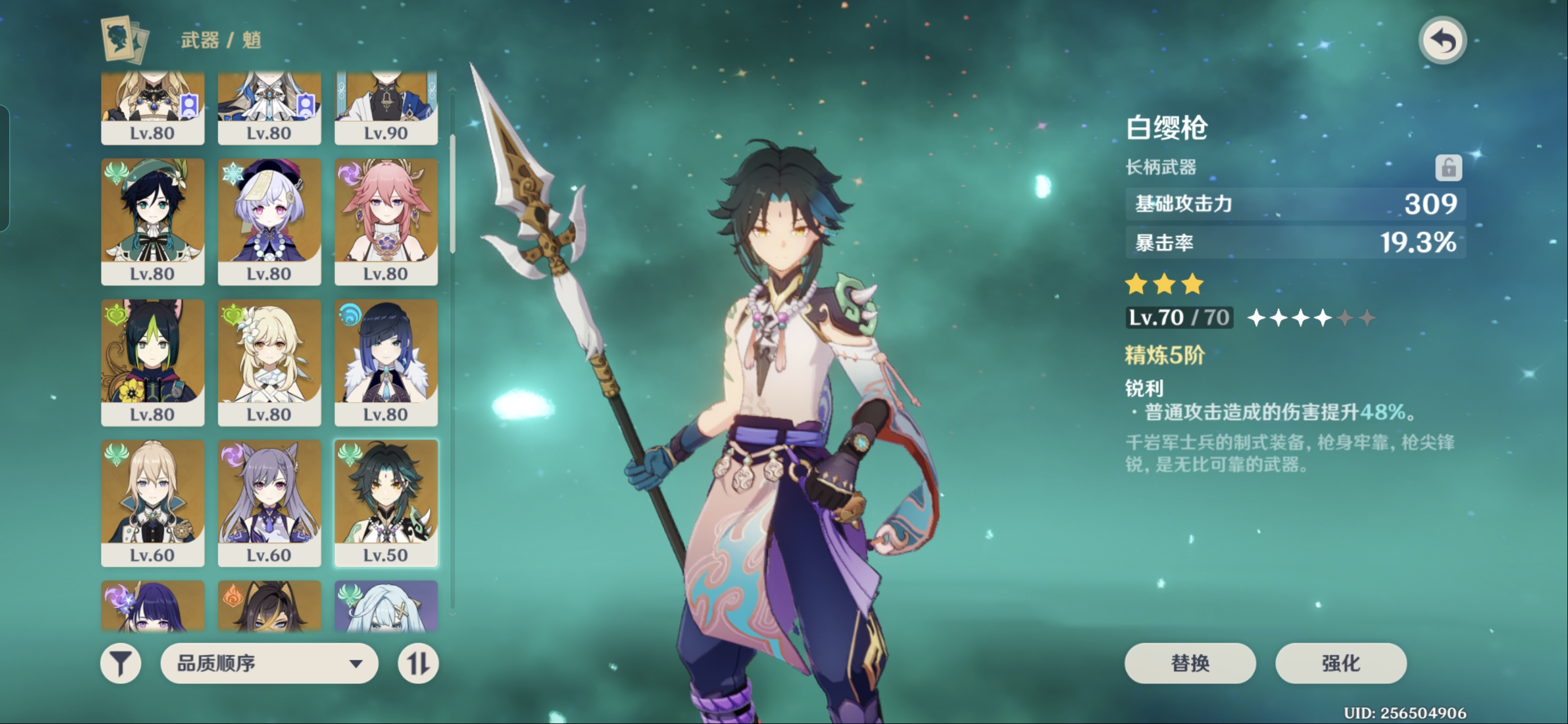Open the 强化 (enhance) weapon menu
This screenshot has height=724, width=1568.
coord(1340,663)
